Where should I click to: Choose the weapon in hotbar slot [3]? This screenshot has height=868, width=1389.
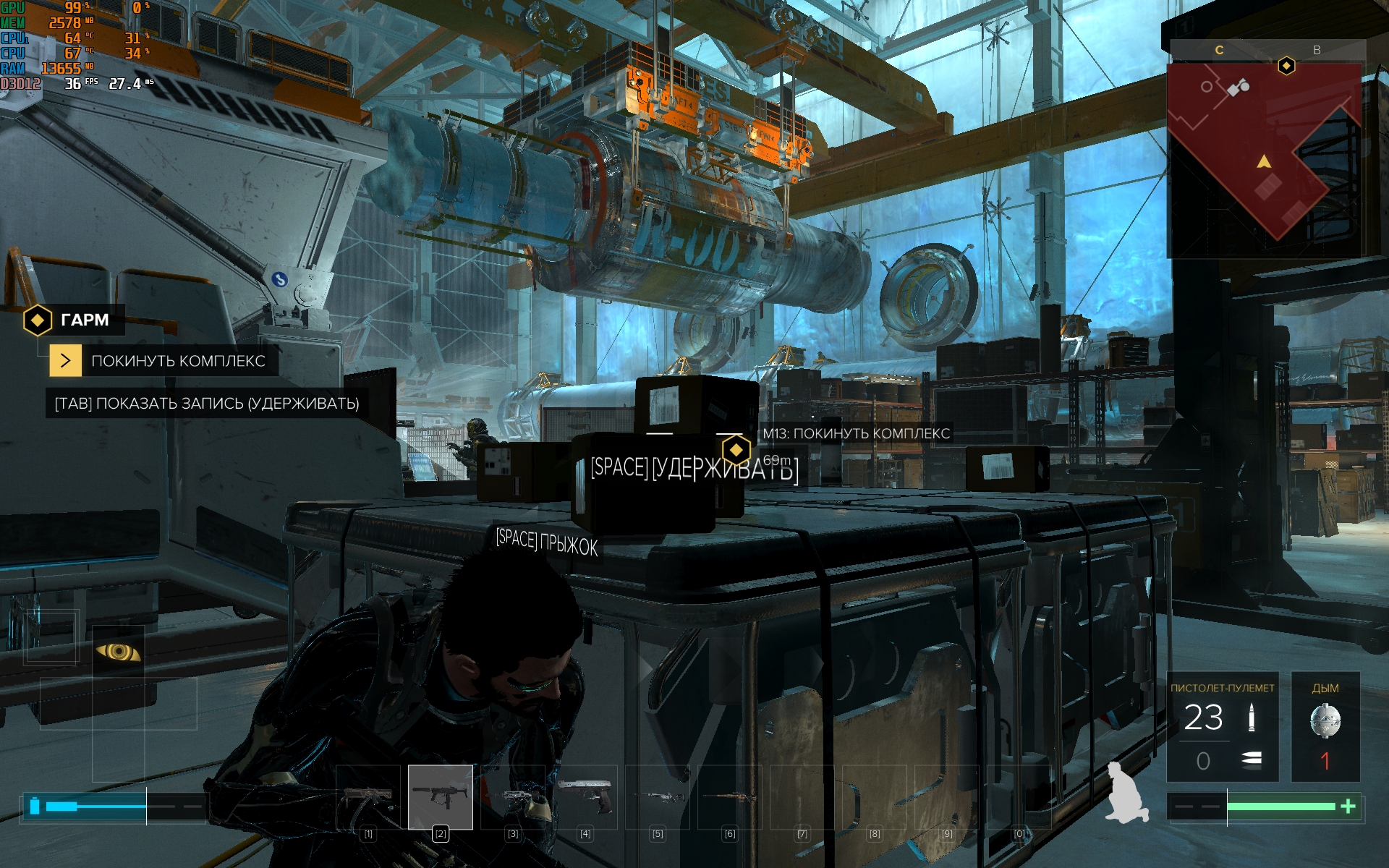click(513, 797)
